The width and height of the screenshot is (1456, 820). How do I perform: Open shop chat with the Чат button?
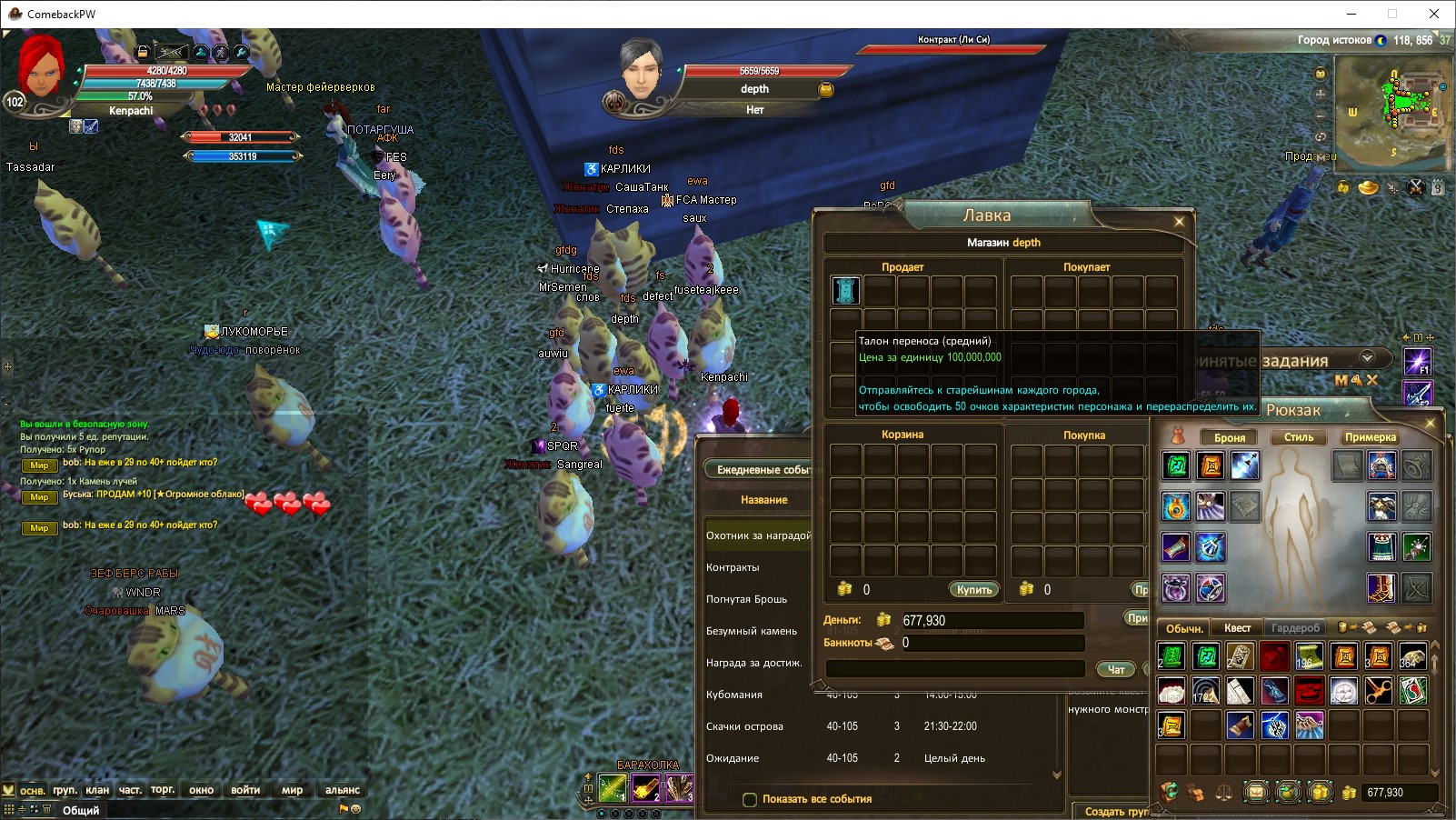pos(1116,670)
